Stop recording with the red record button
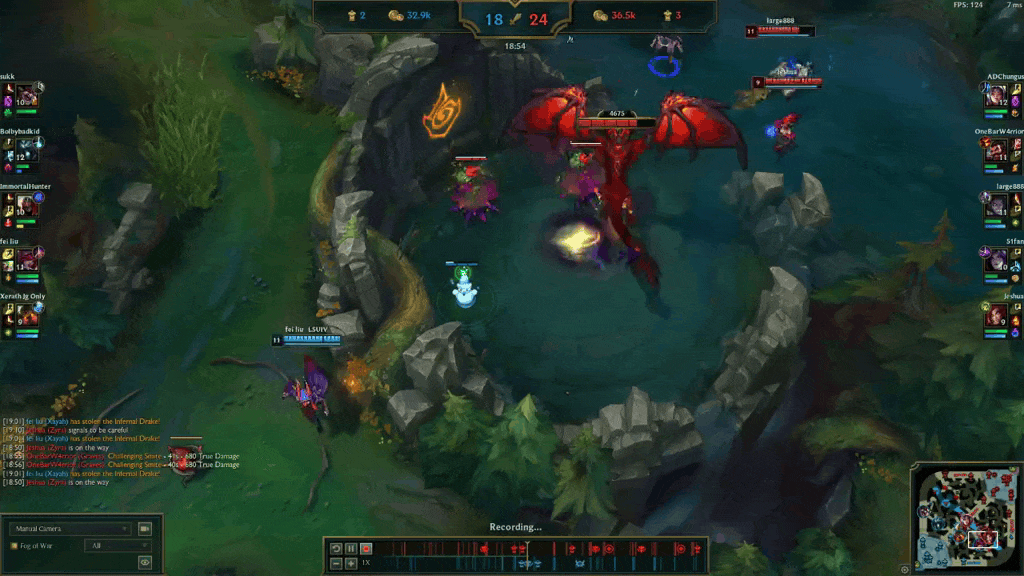Viewport: 1024px width, 576px height. (x=366, y=548)
